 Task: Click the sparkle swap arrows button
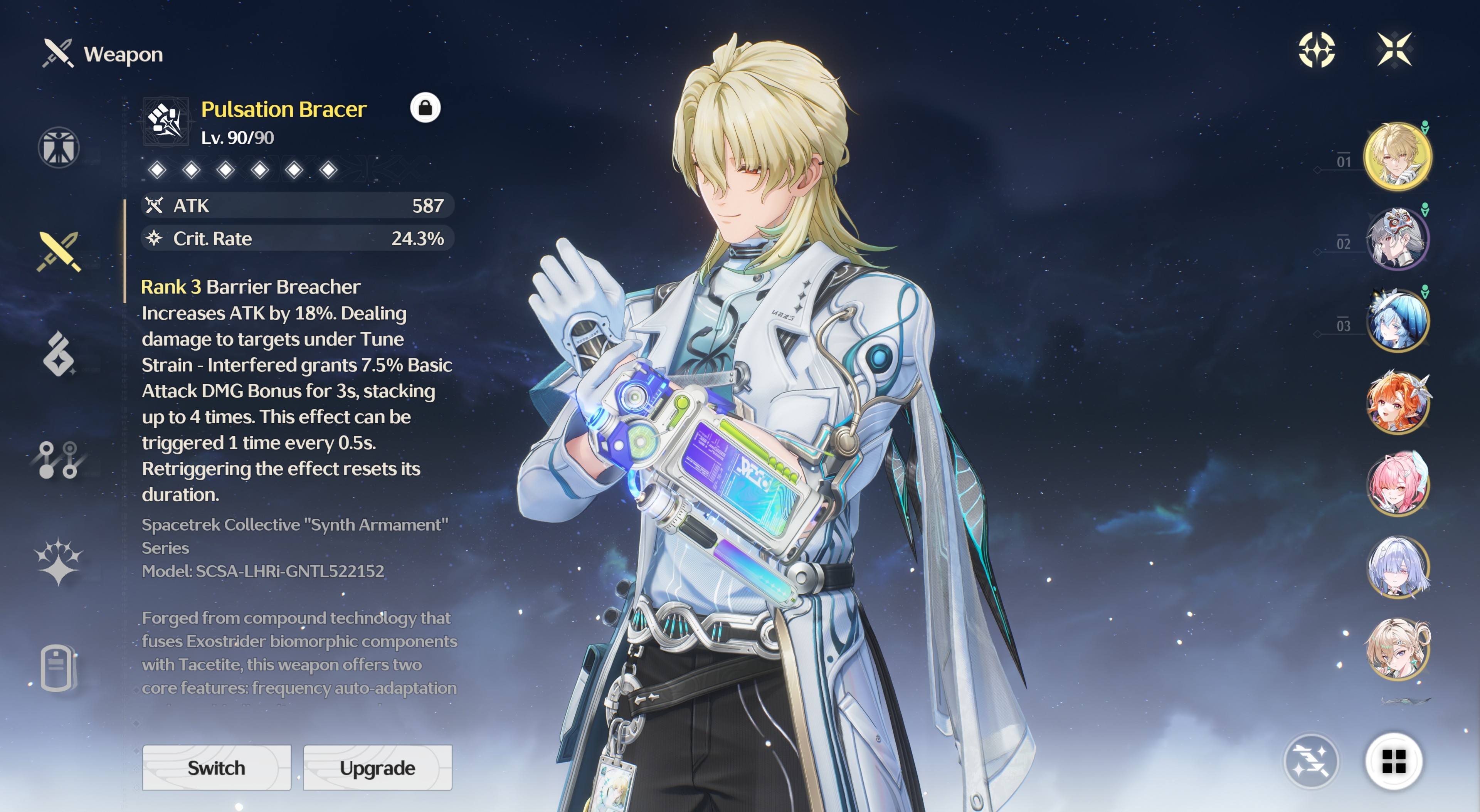pyautogui.click(x=1311, y=762)
